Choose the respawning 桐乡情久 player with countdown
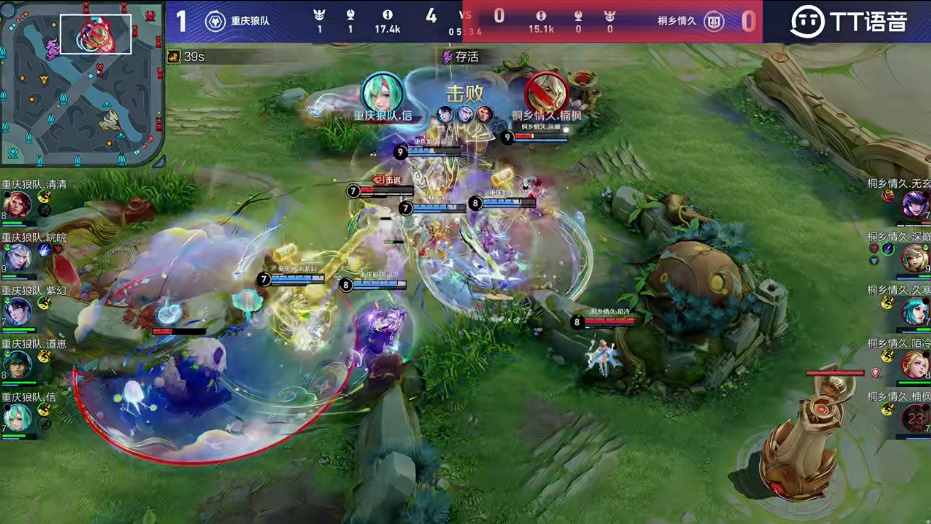The width and height of the screenshot is (931, 524). (x=914, y=417)
